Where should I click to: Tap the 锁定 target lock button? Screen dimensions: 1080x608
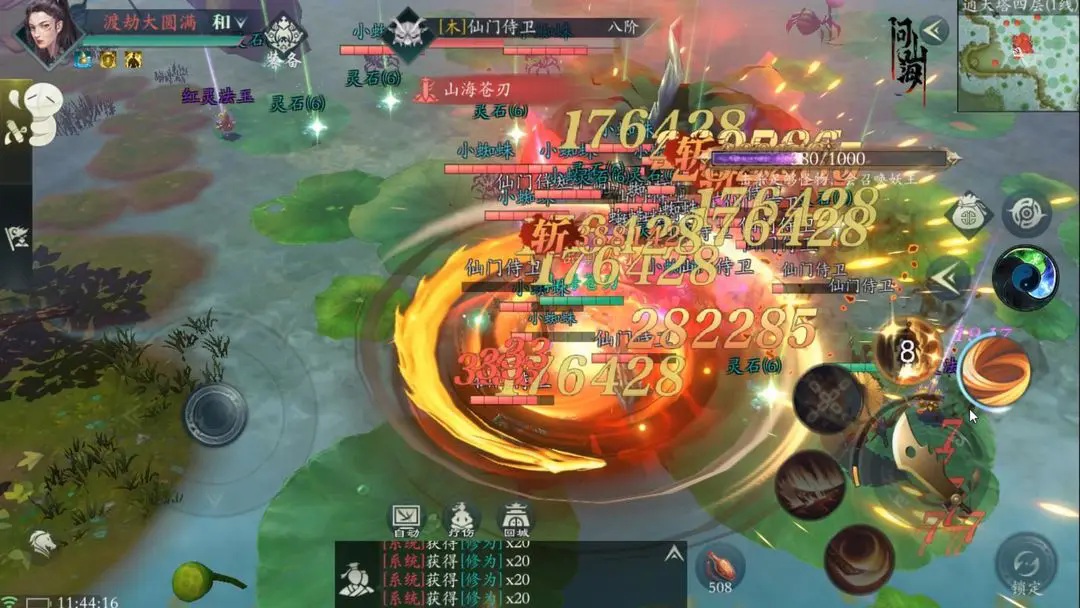(1026, 565)
